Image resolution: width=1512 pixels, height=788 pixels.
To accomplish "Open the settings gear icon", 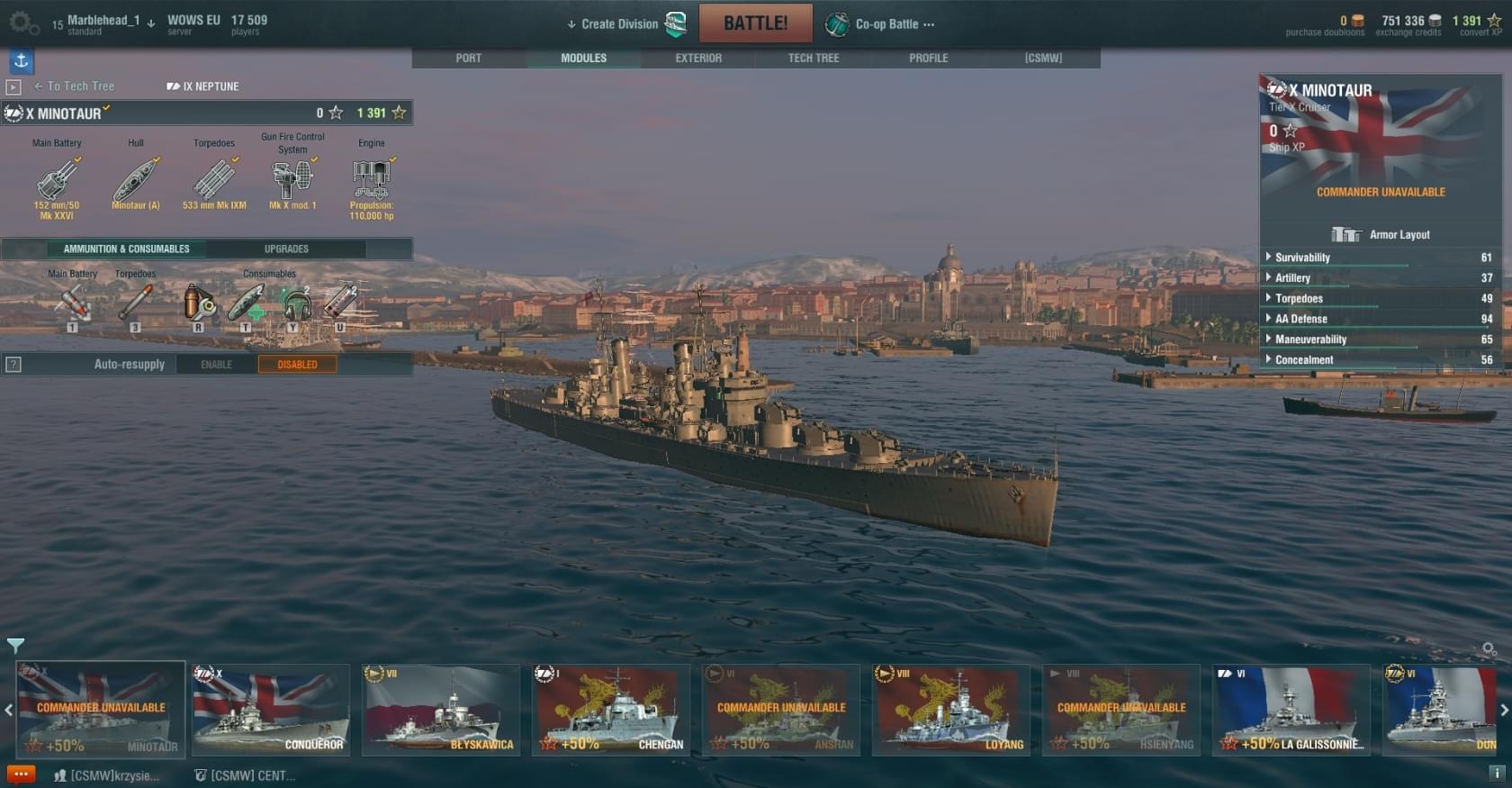I will pos(21,23).
